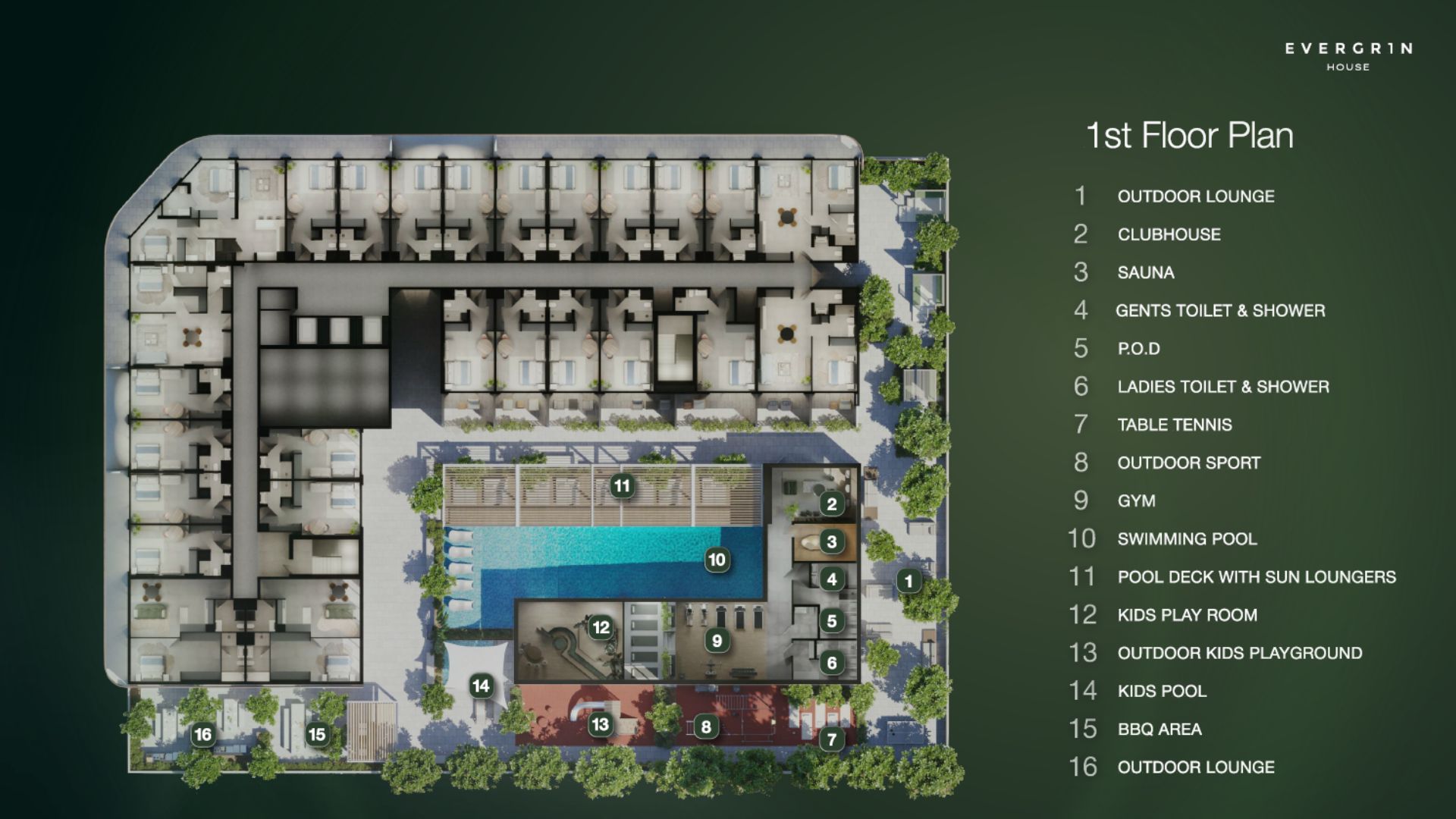Choose marker 16 on the plan
This screenshot has width=1456, height=819.
coord(202,734)
